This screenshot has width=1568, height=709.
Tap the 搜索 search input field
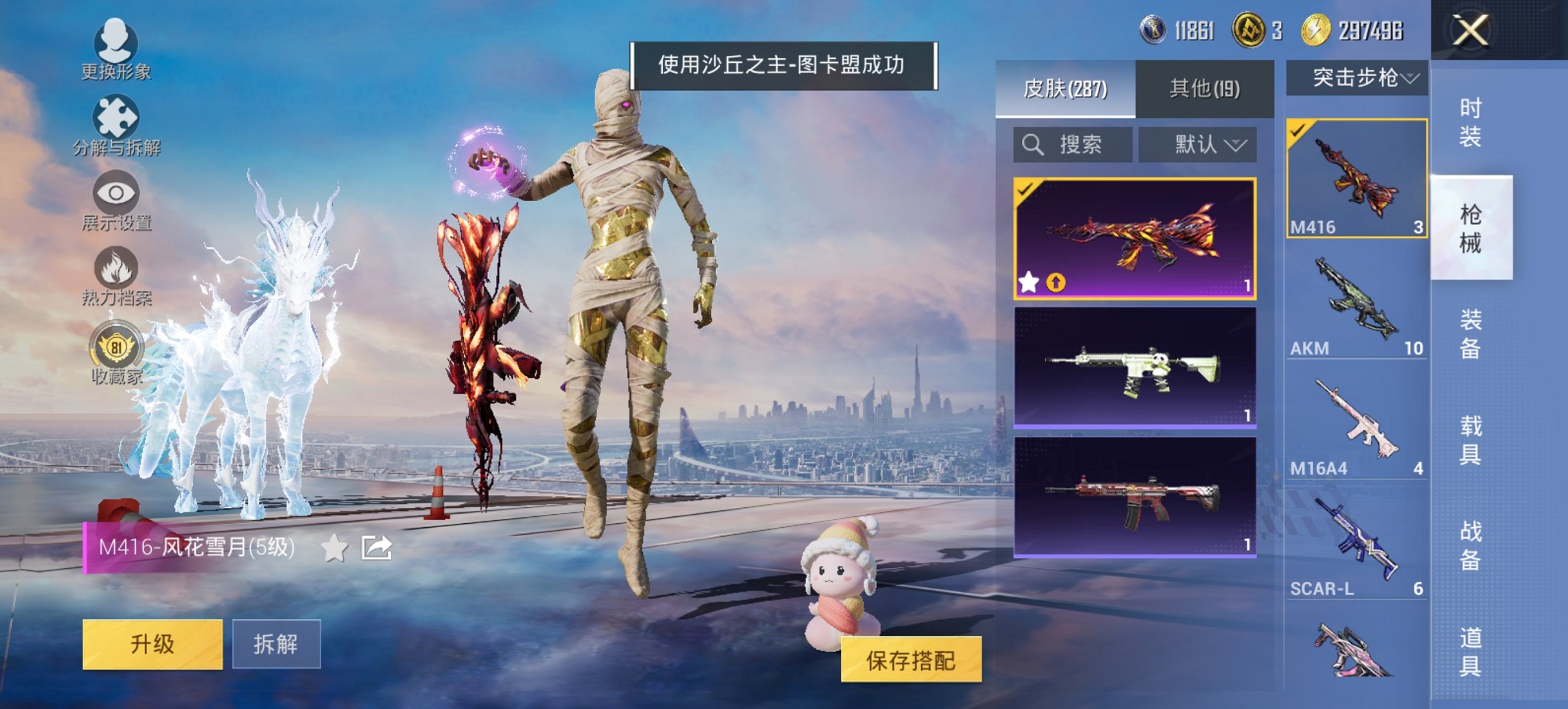[1073, 144]
